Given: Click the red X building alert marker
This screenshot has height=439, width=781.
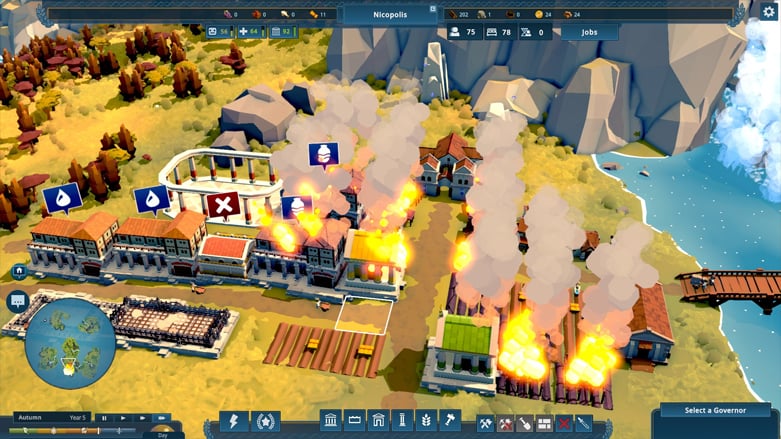Looking at the screenshot, I should 223,205.
